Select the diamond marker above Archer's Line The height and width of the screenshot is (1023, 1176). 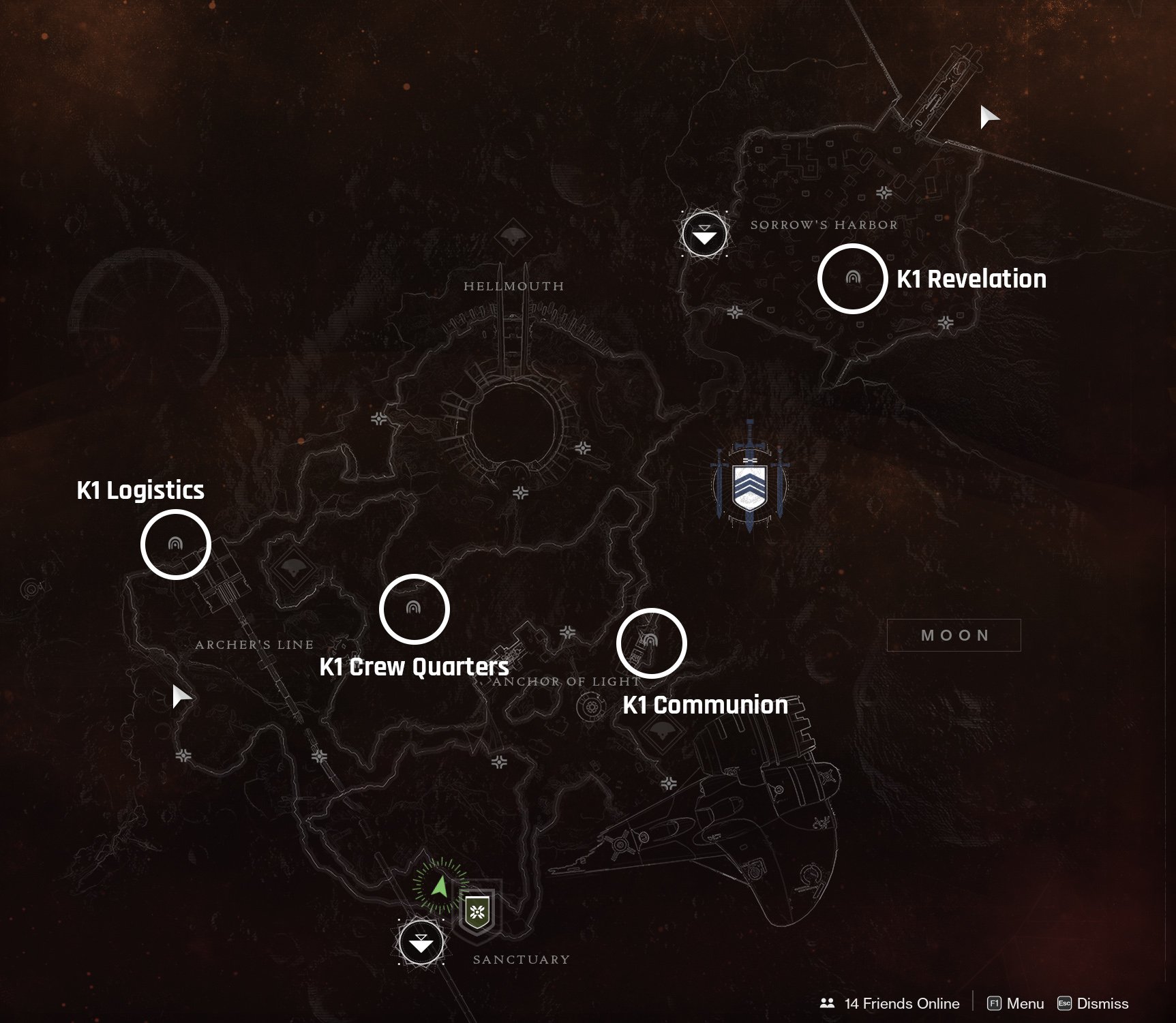[x=293, y=567]
